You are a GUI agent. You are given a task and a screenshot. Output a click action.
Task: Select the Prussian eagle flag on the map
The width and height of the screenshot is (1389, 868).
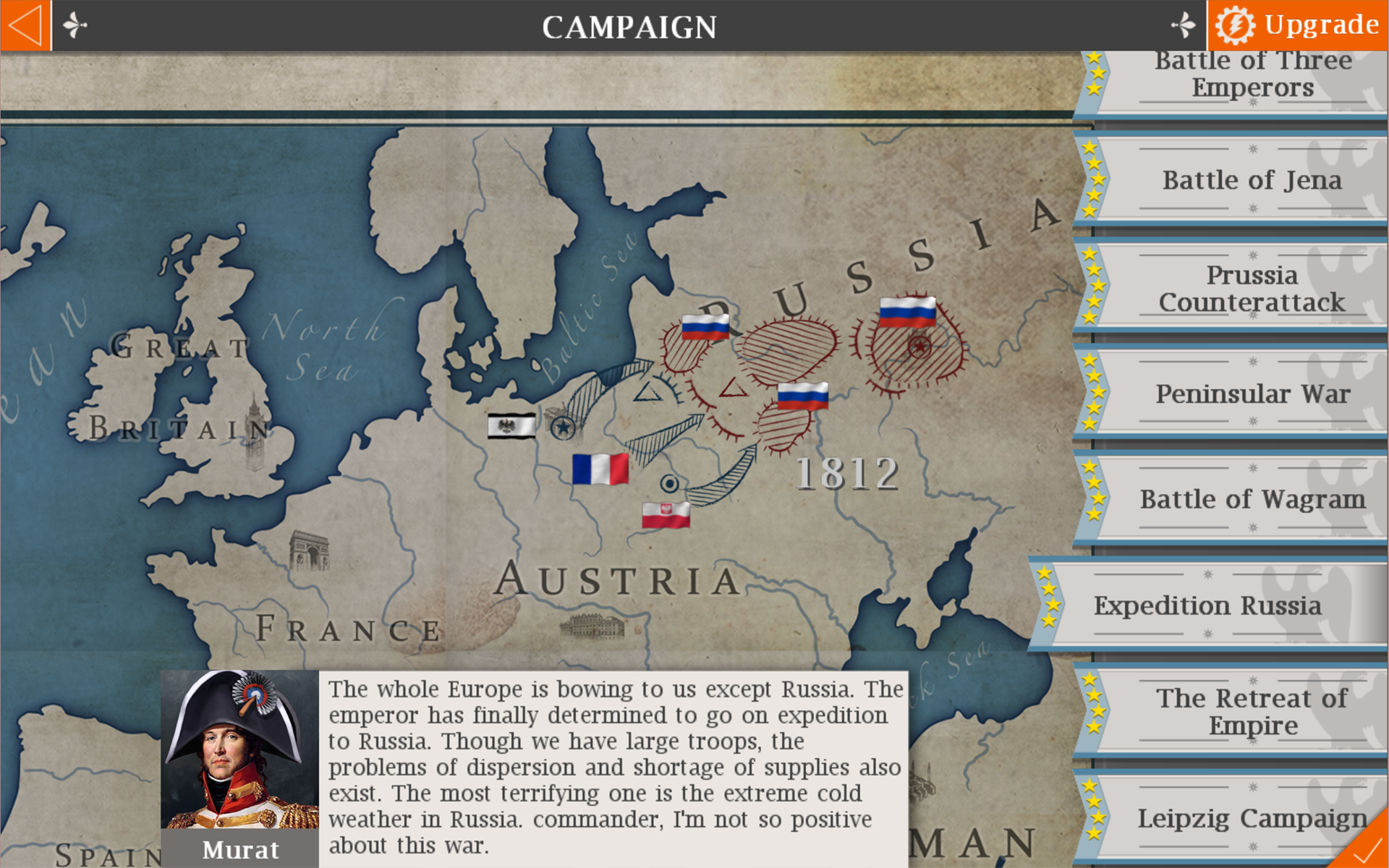511,425
